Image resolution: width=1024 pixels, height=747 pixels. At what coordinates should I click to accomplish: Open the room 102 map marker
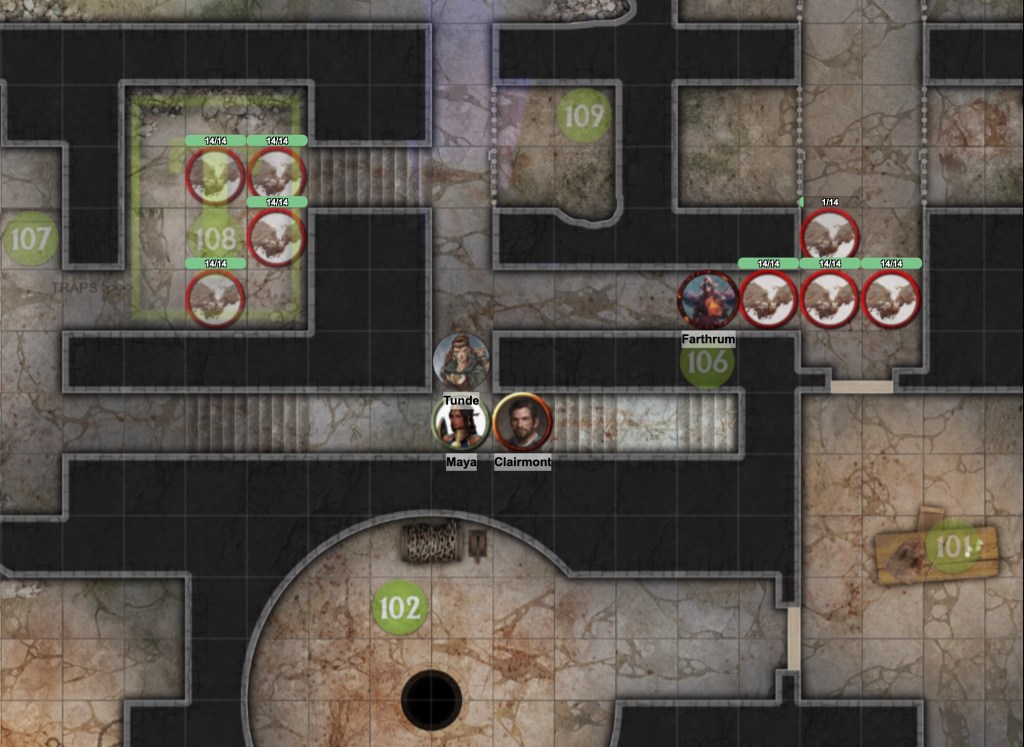pyautogui.click(x=400, y=607)
